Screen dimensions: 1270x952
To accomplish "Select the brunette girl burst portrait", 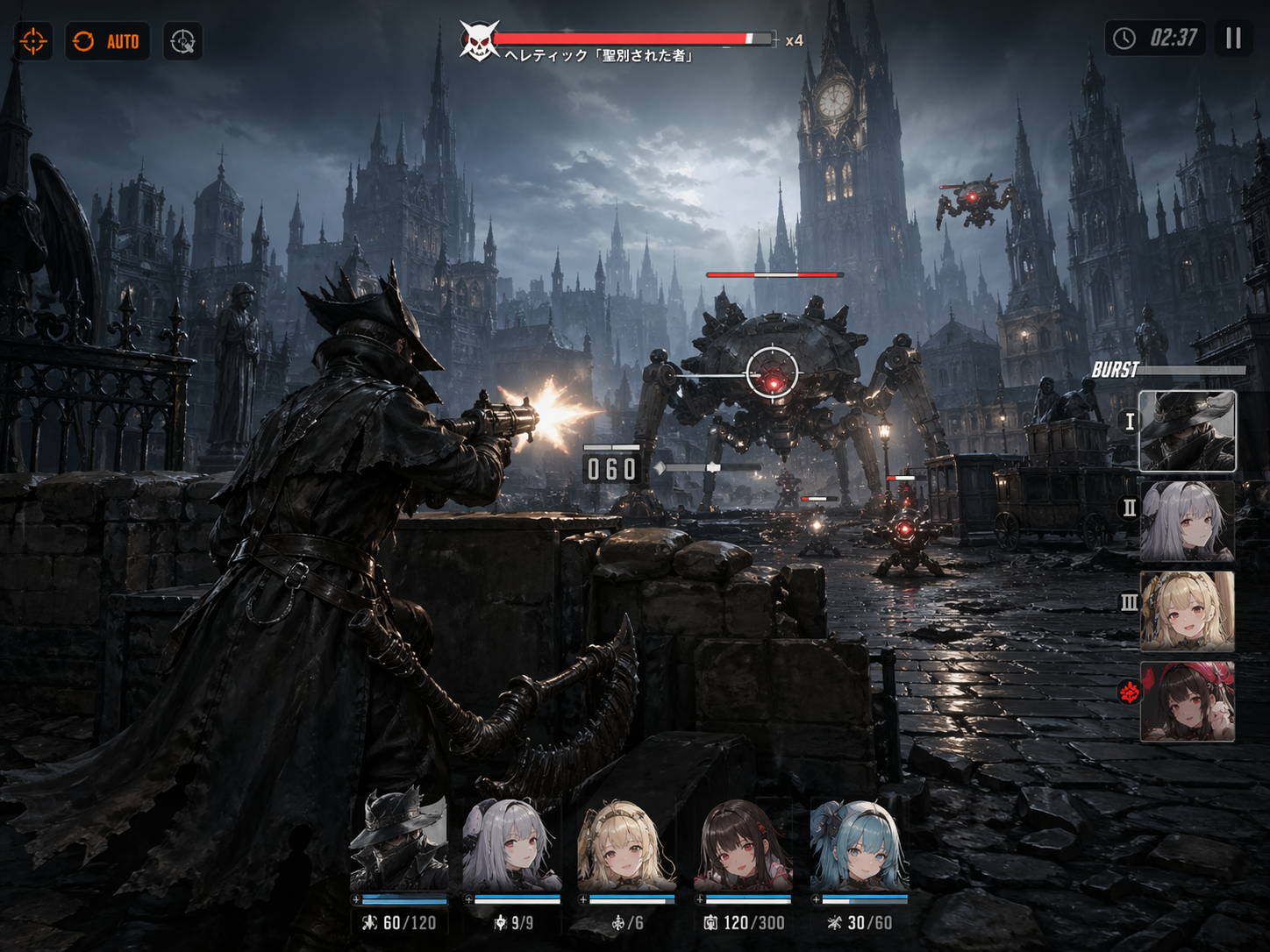I will click(x=1187, y=701).
